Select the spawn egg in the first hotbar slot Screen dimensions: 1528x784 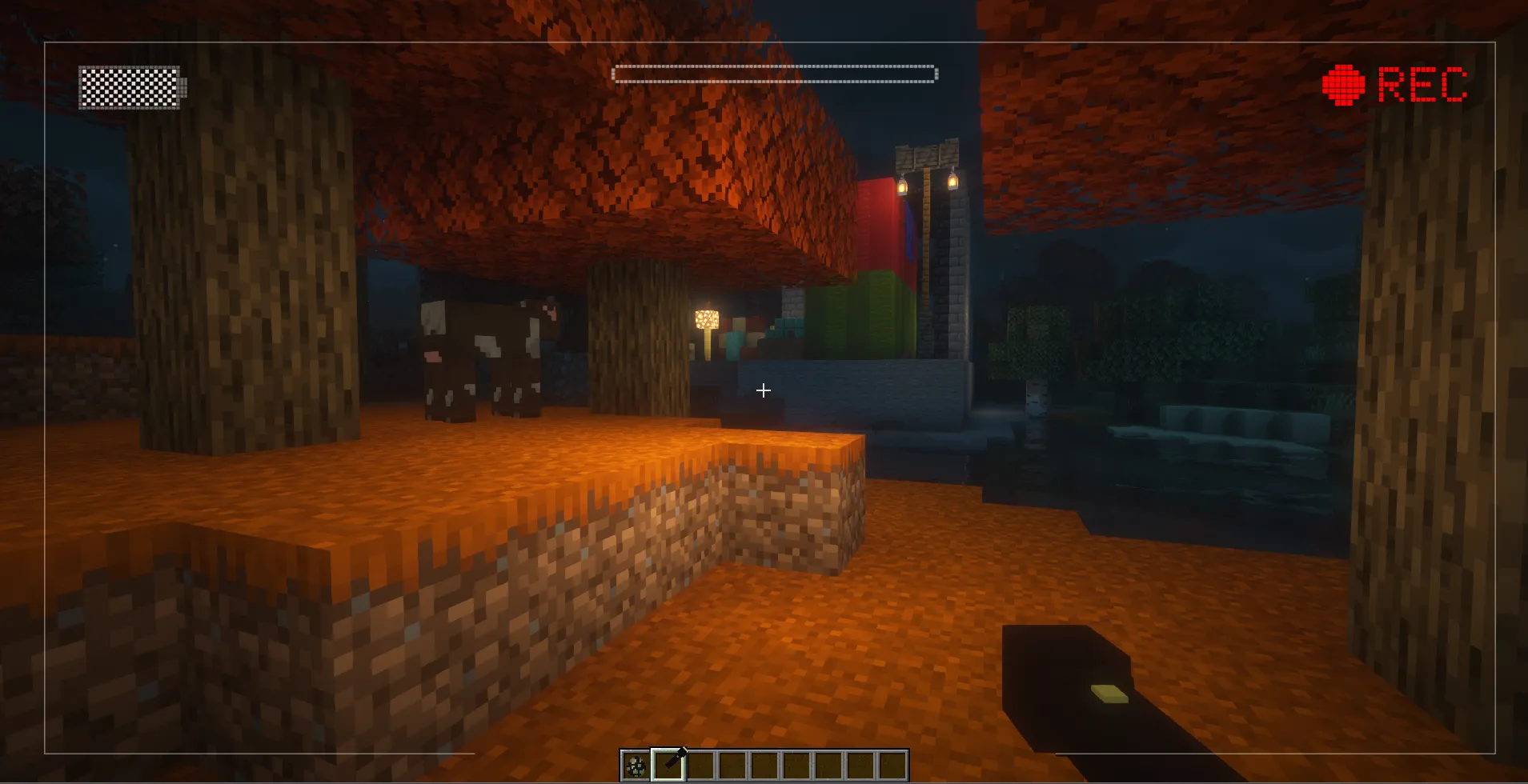(x=635, y=766)
